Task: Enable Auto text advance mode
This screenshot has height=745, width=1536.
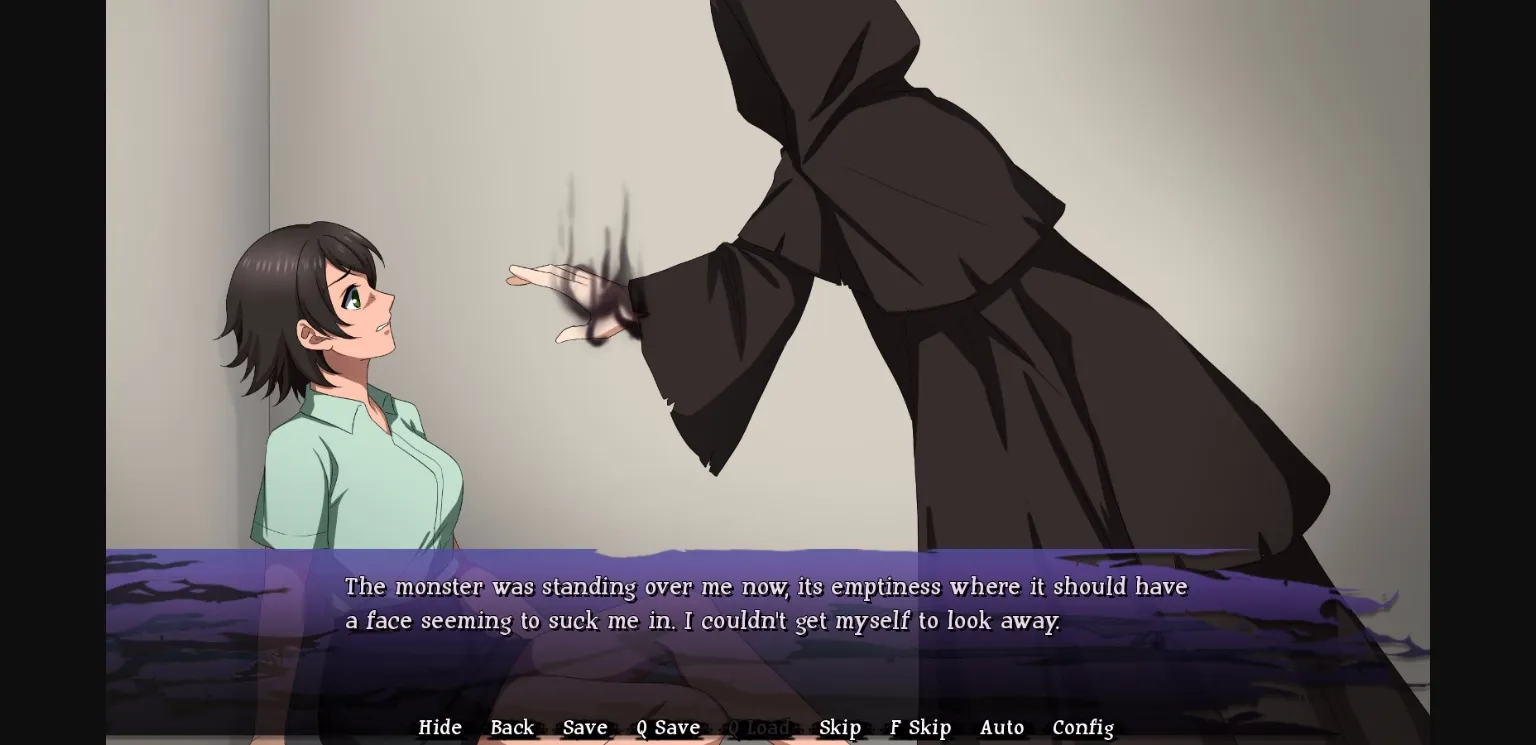Action: (1002, 727)
